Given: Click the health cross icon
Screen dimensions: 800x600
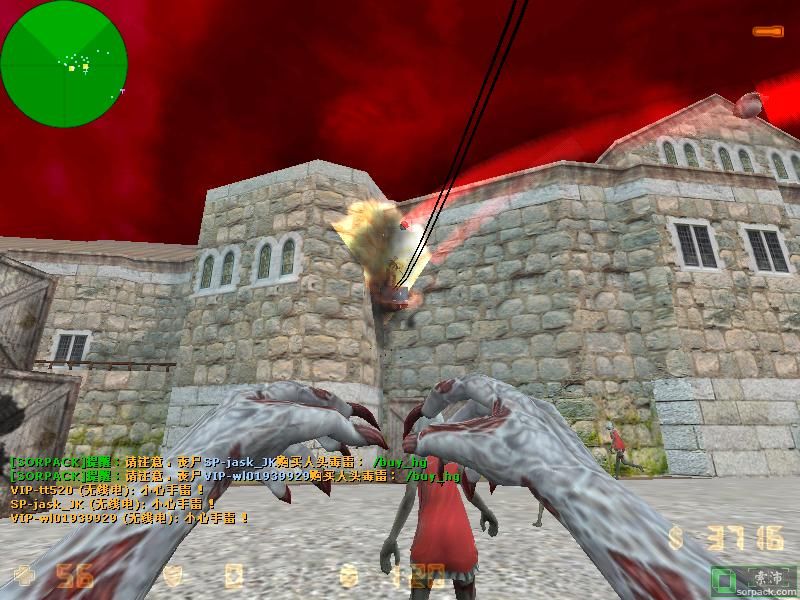Looking at the screenshot, I should tap(24, 575).
